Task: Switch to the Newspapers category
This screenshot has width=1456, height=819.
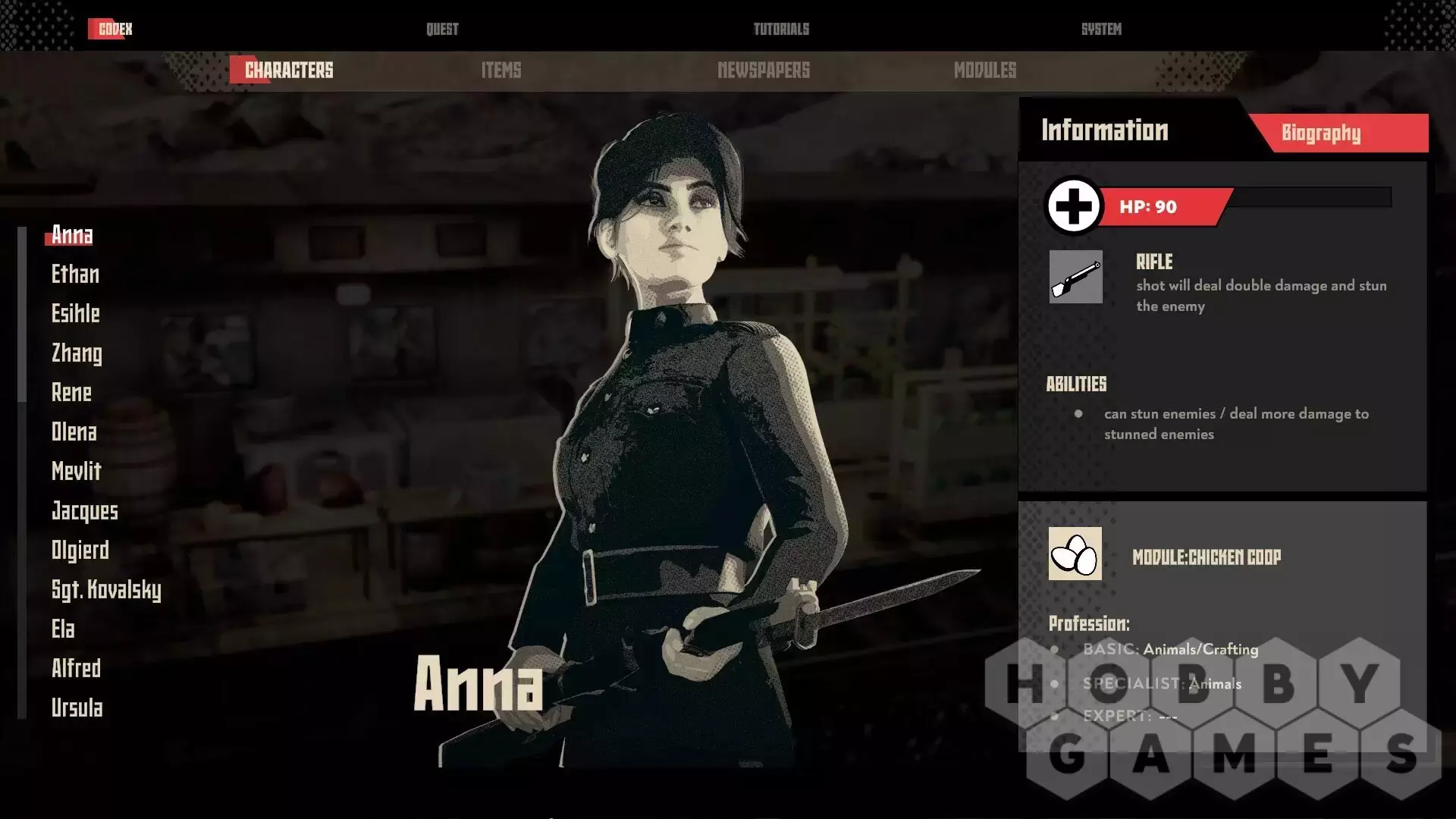Action: coord(763,71)
